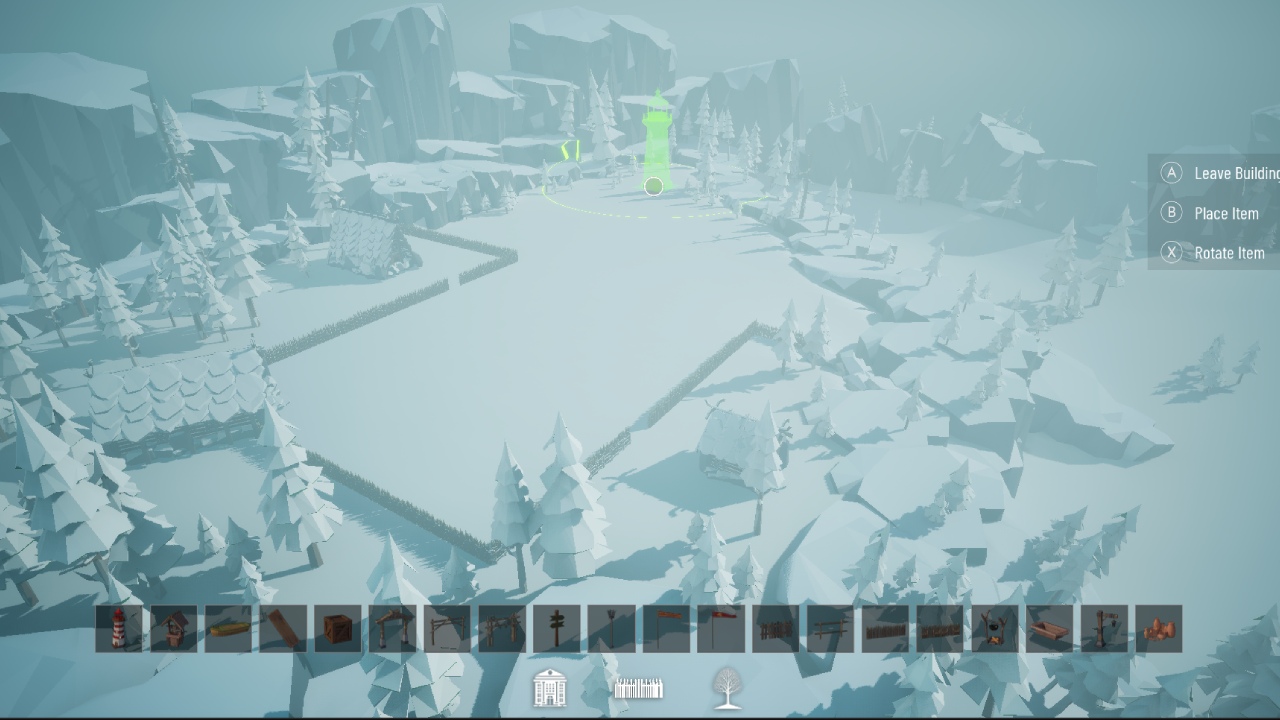Select the clay pots item at hotbar end
This screenshot has width=1280, height=720.
(1157, 630)
